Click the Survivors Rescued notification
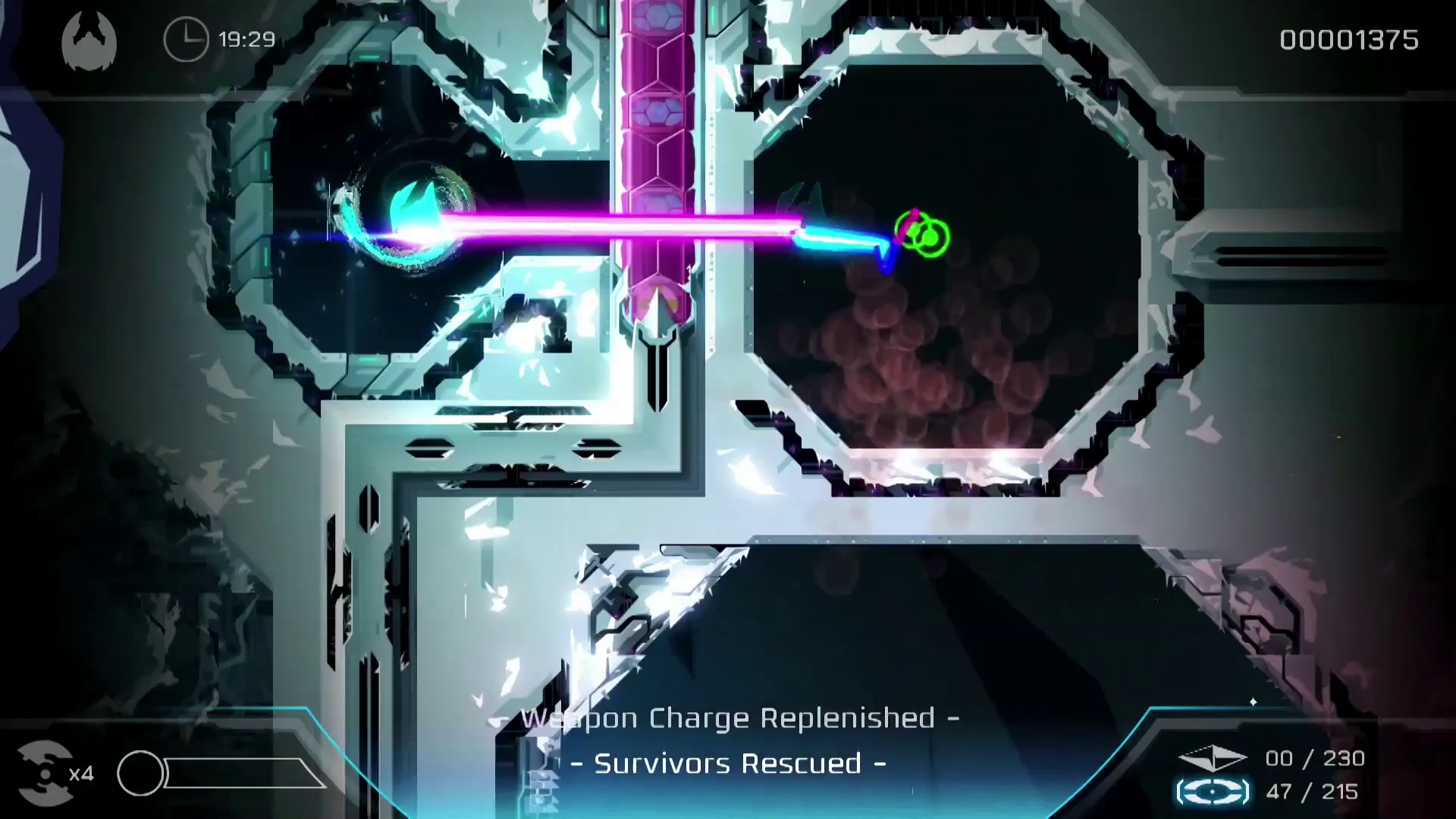The width and height of the screenshot is (1456, 819). pos(730,764)
